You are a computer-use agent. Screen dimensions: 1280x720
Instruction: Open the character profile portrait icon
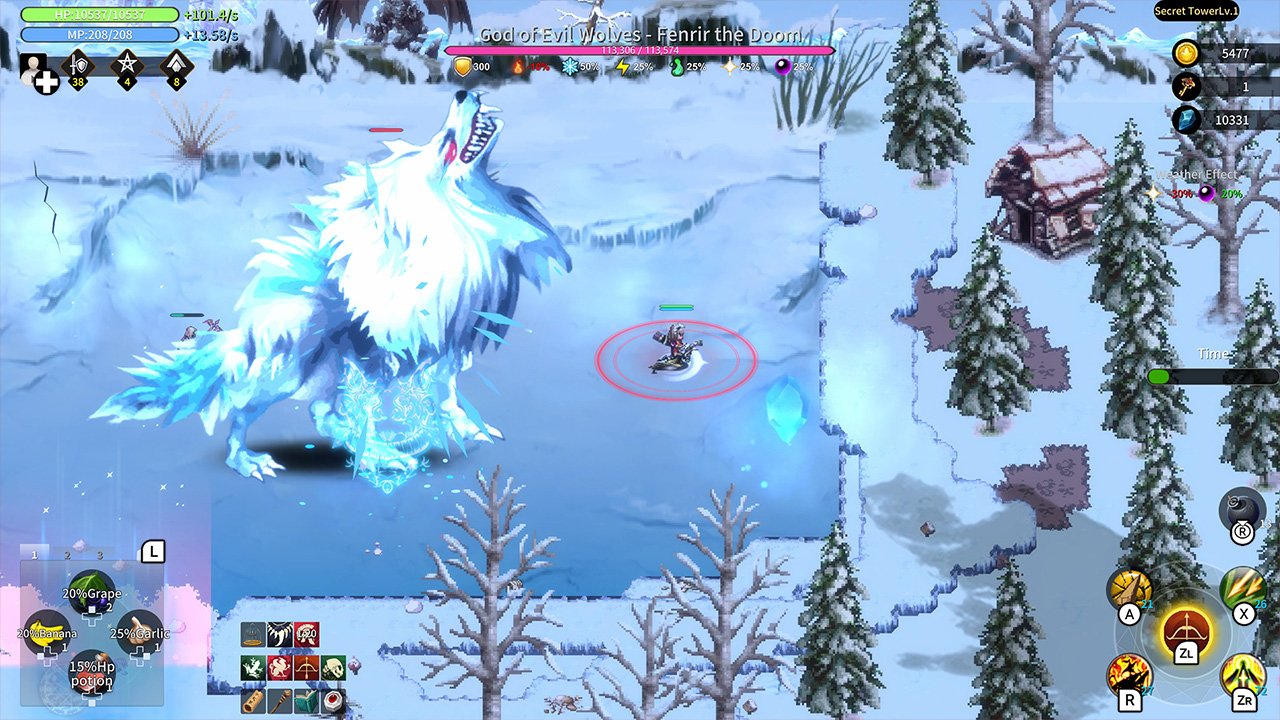pos(35,72)
